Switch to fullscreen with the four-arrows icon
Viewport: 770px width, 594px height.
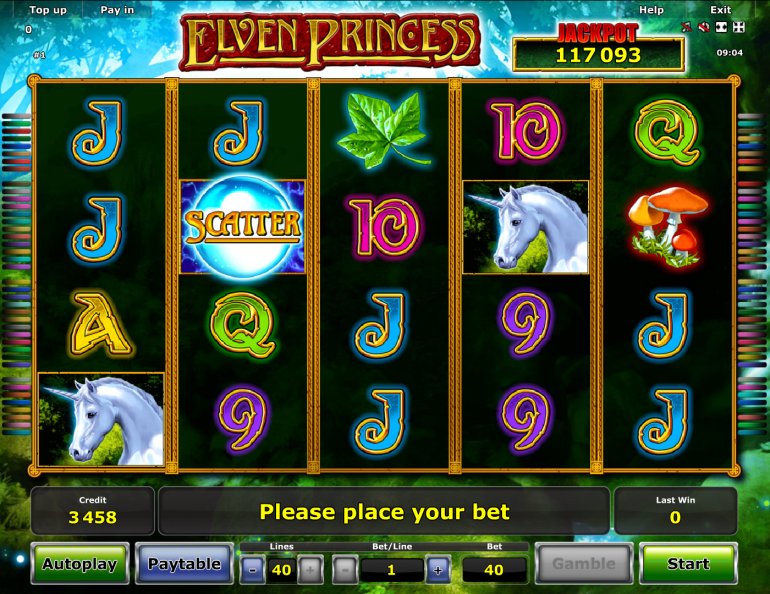(738, 27)
